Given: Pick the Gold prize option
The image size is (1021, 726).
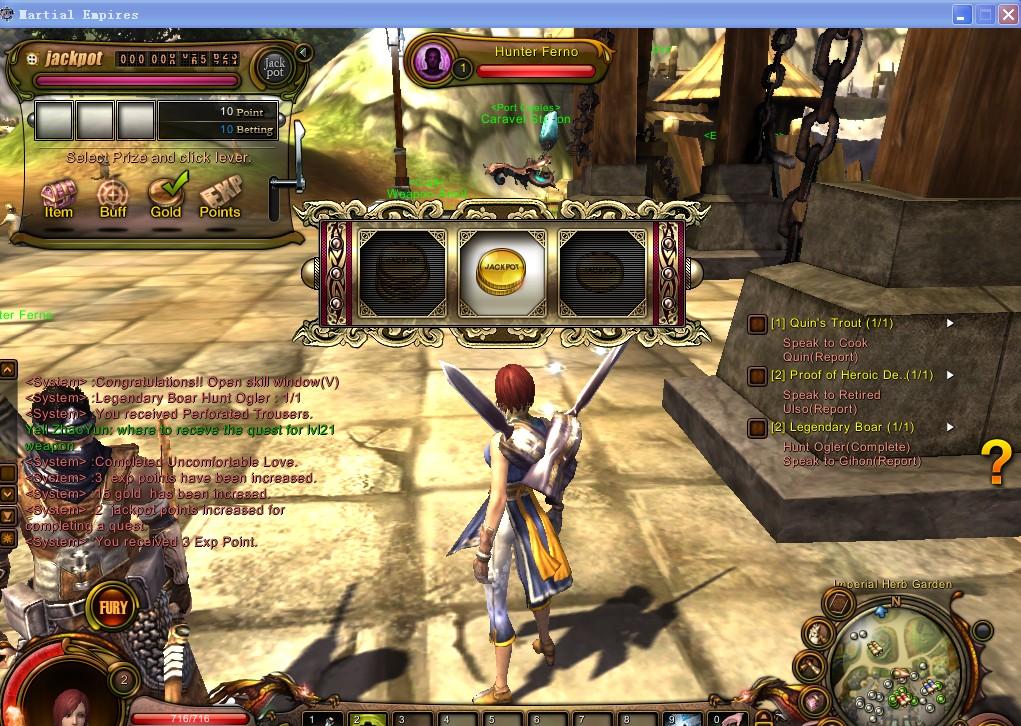Looking at the screenshot, I should click(x=166, y=193).
